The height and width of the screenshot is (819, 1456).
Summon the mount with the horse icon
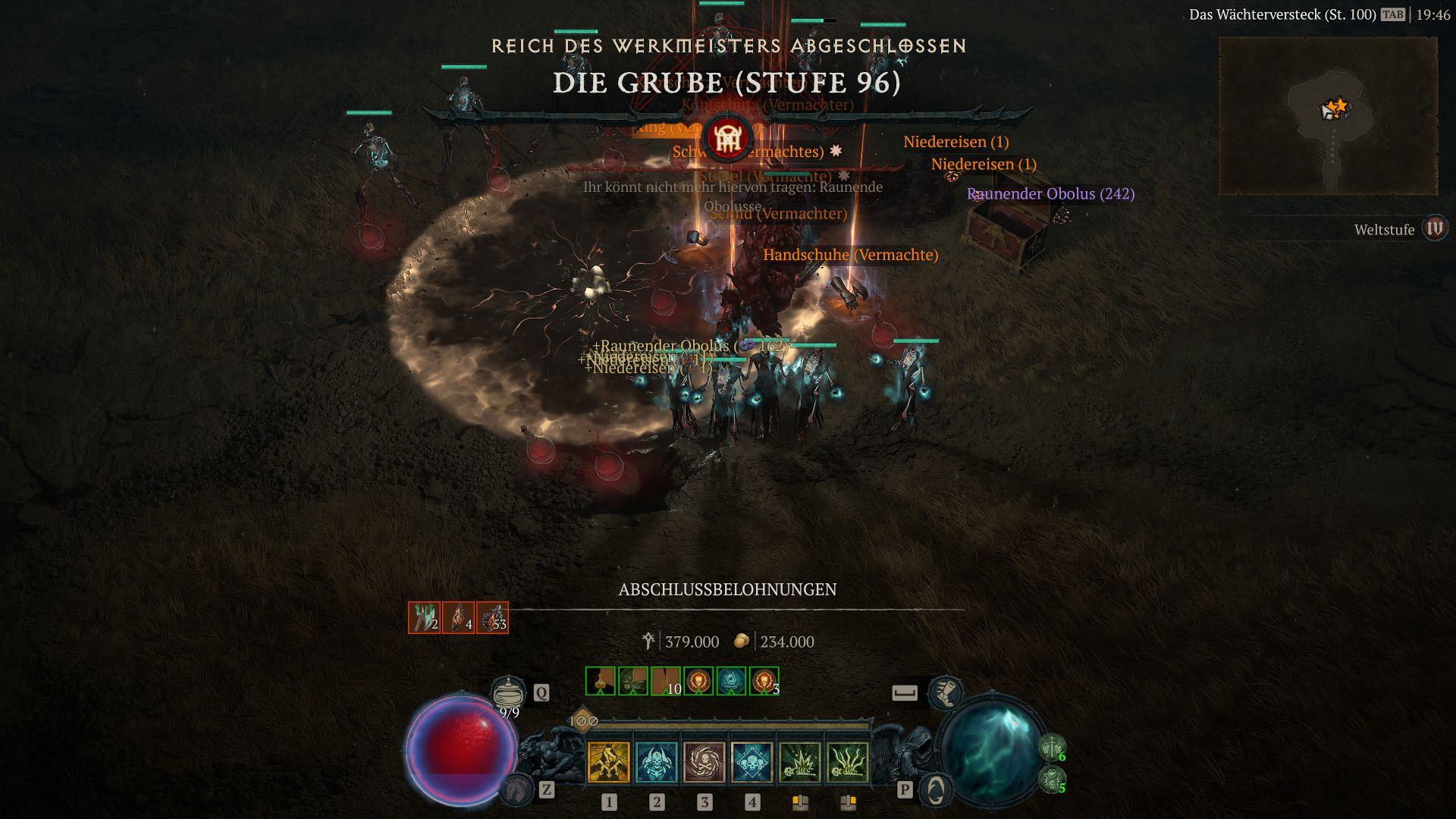516,790
